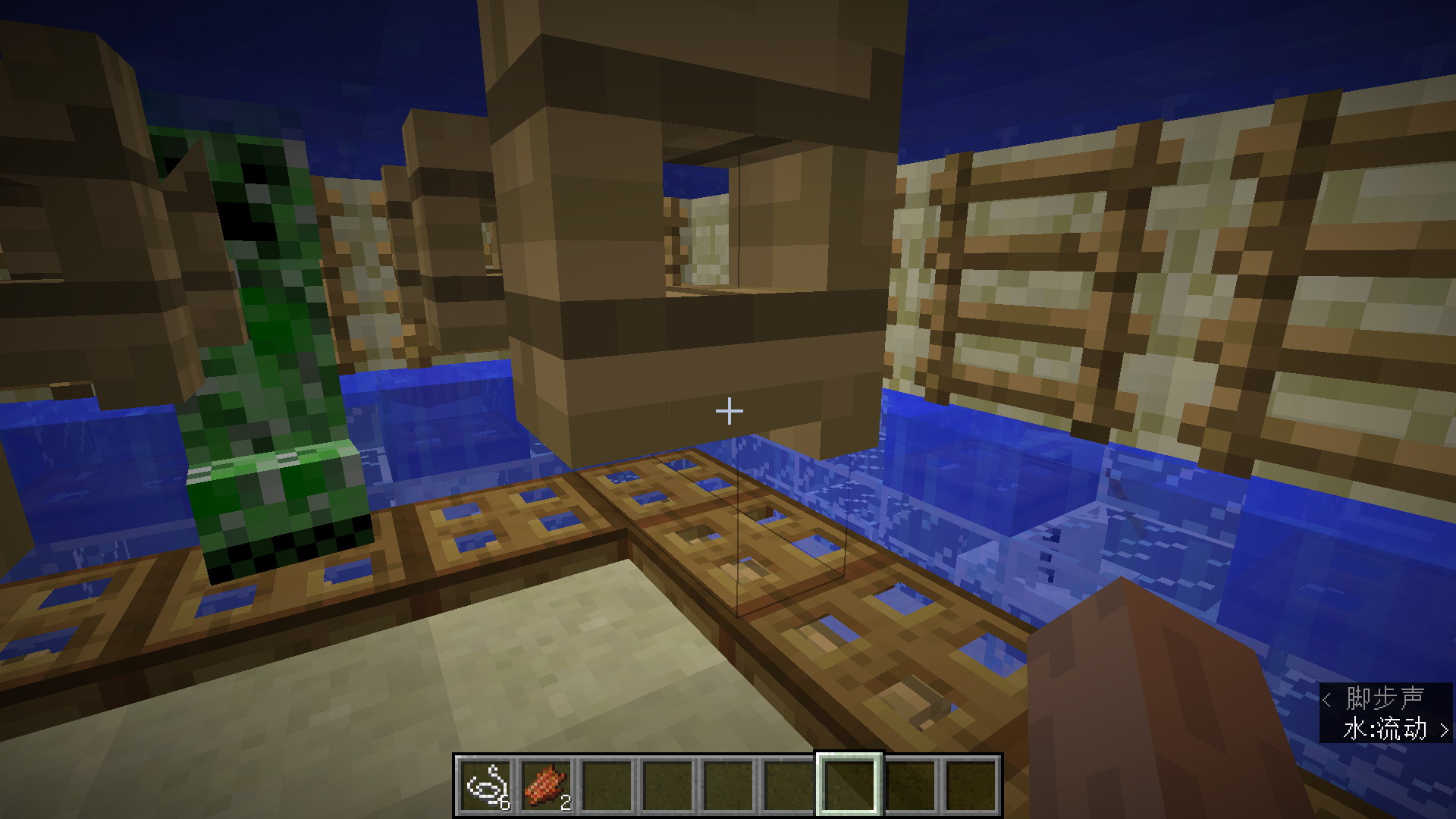
Task: Click the highlighted empty hotbar slot
Action: pyautogui.click(x=849, y=786)
